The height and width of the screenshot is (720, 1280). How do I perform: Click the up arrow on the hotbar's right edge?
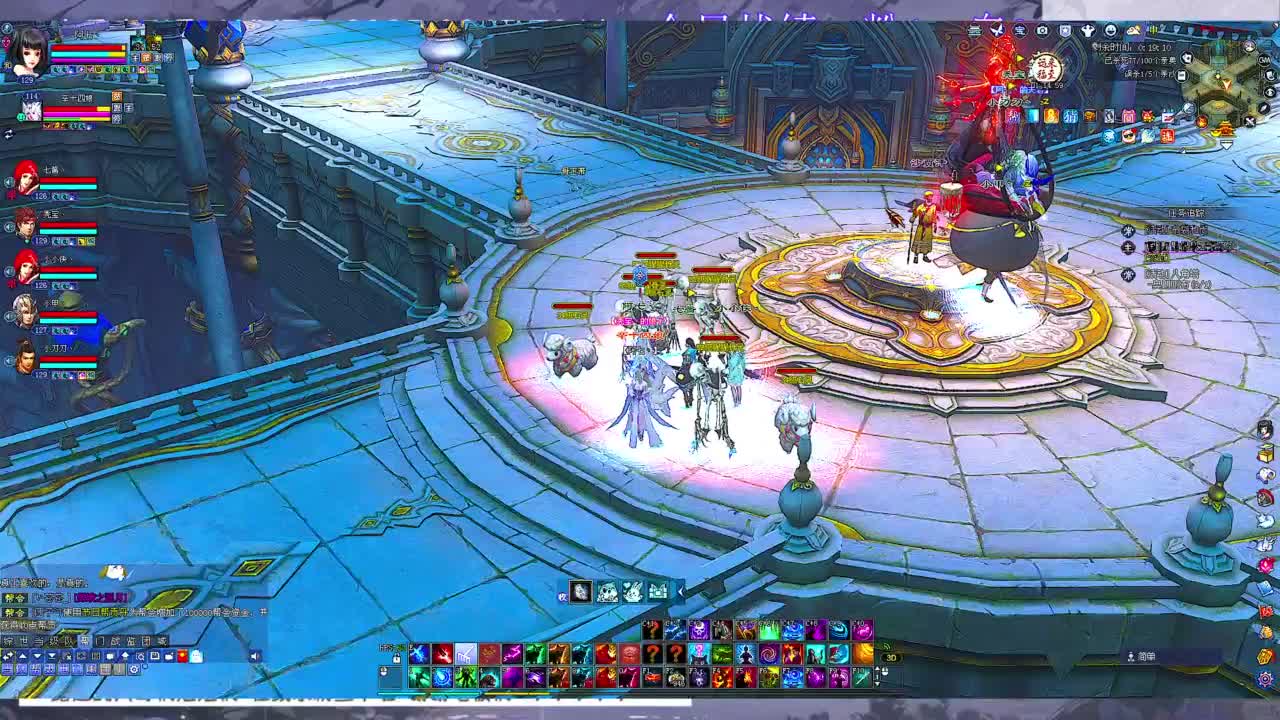click(877, 669)
